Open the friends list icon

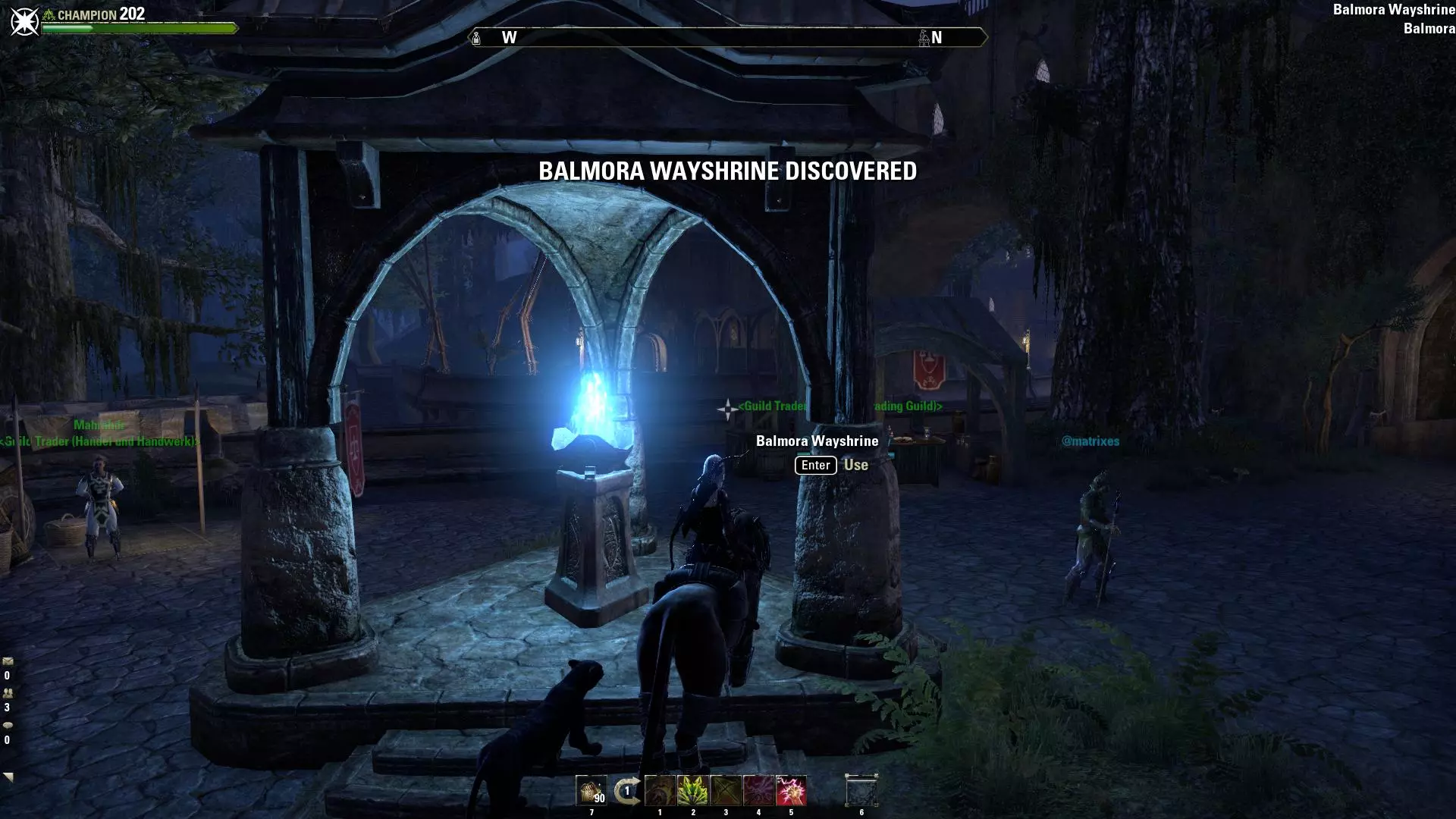(x=8, y=693)
